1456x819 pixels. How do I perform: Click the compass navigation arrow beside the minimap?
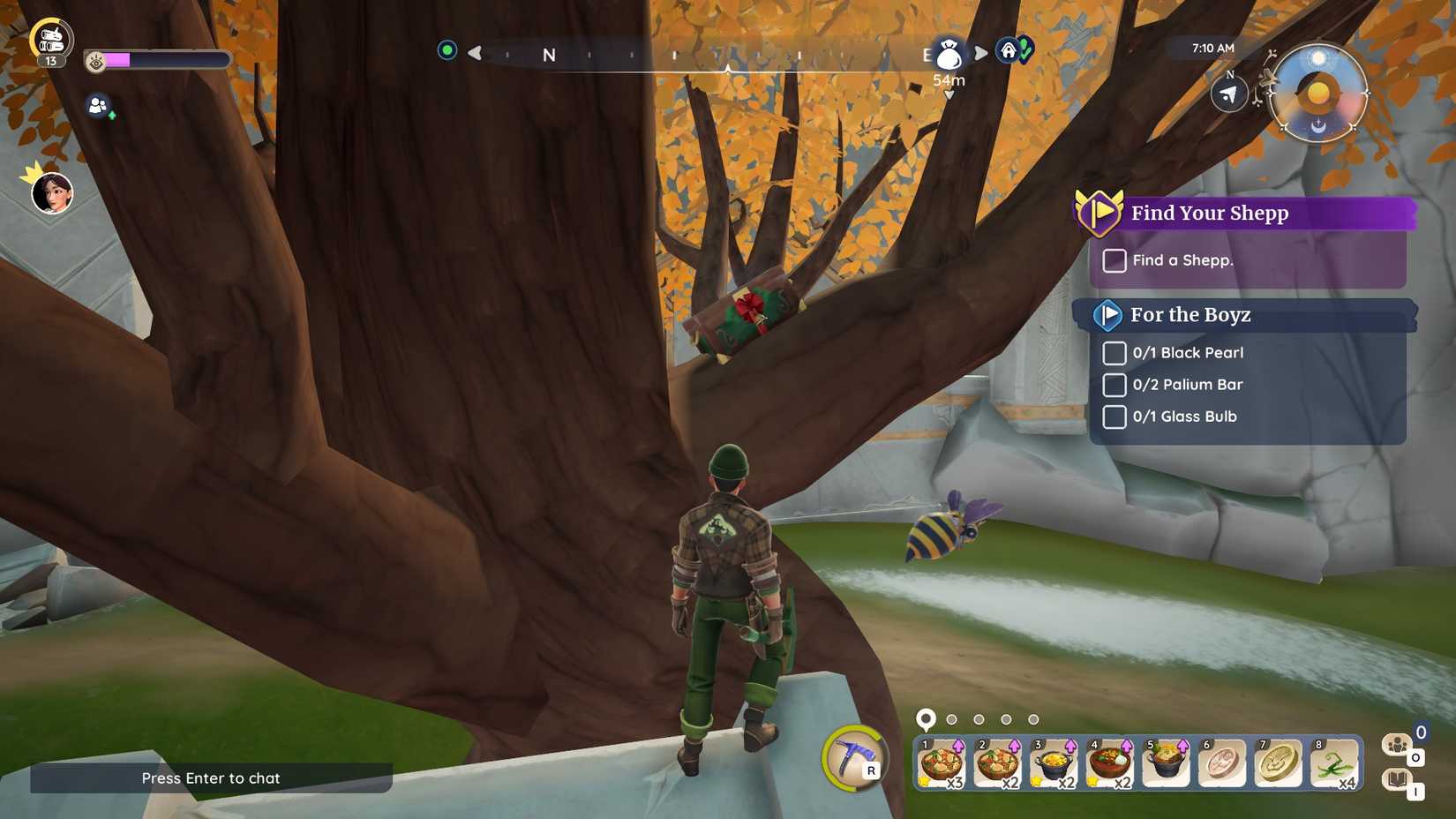(1227, 93)
